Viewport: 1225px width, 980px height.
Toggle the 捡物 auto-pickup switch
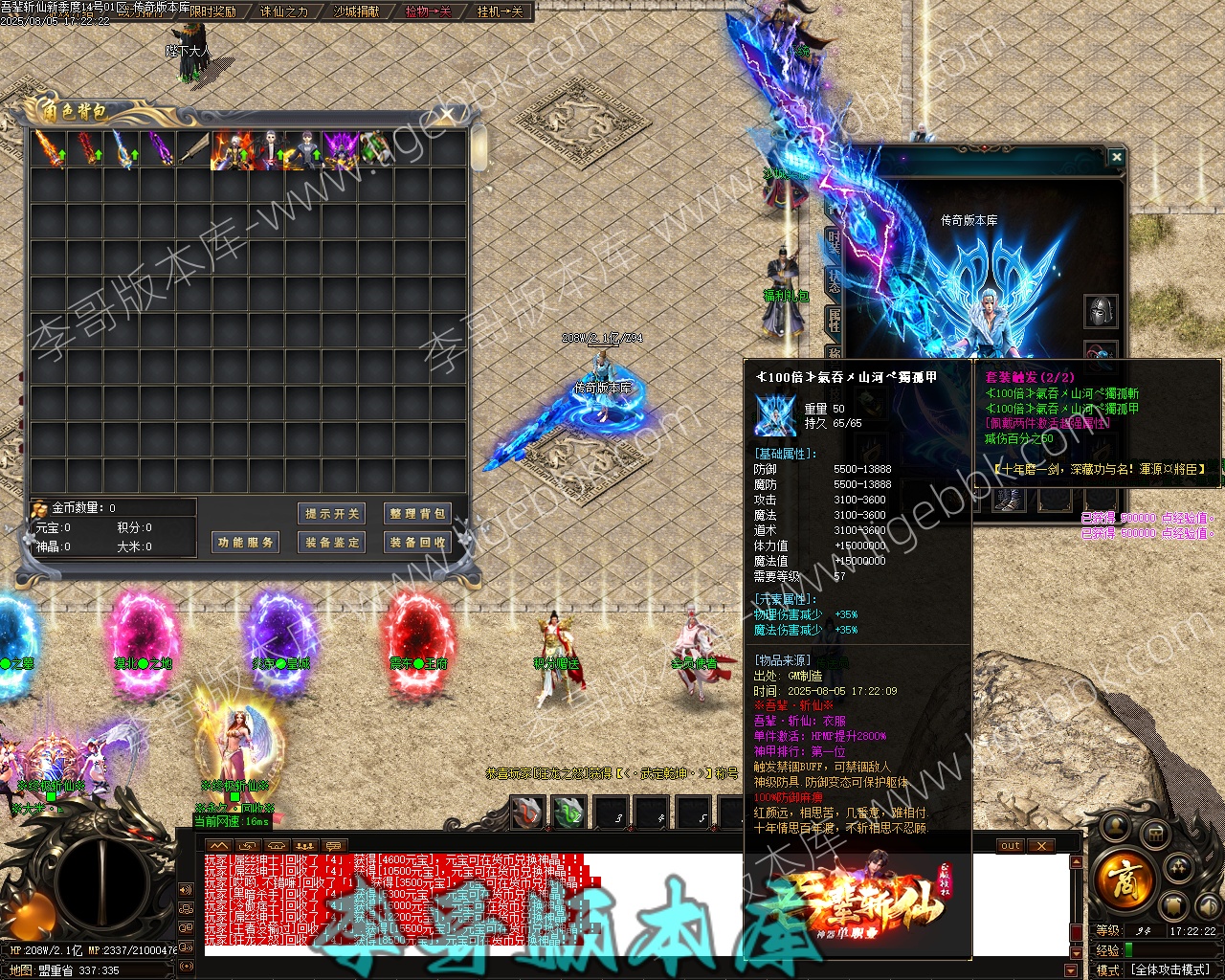tap(428, 11)
